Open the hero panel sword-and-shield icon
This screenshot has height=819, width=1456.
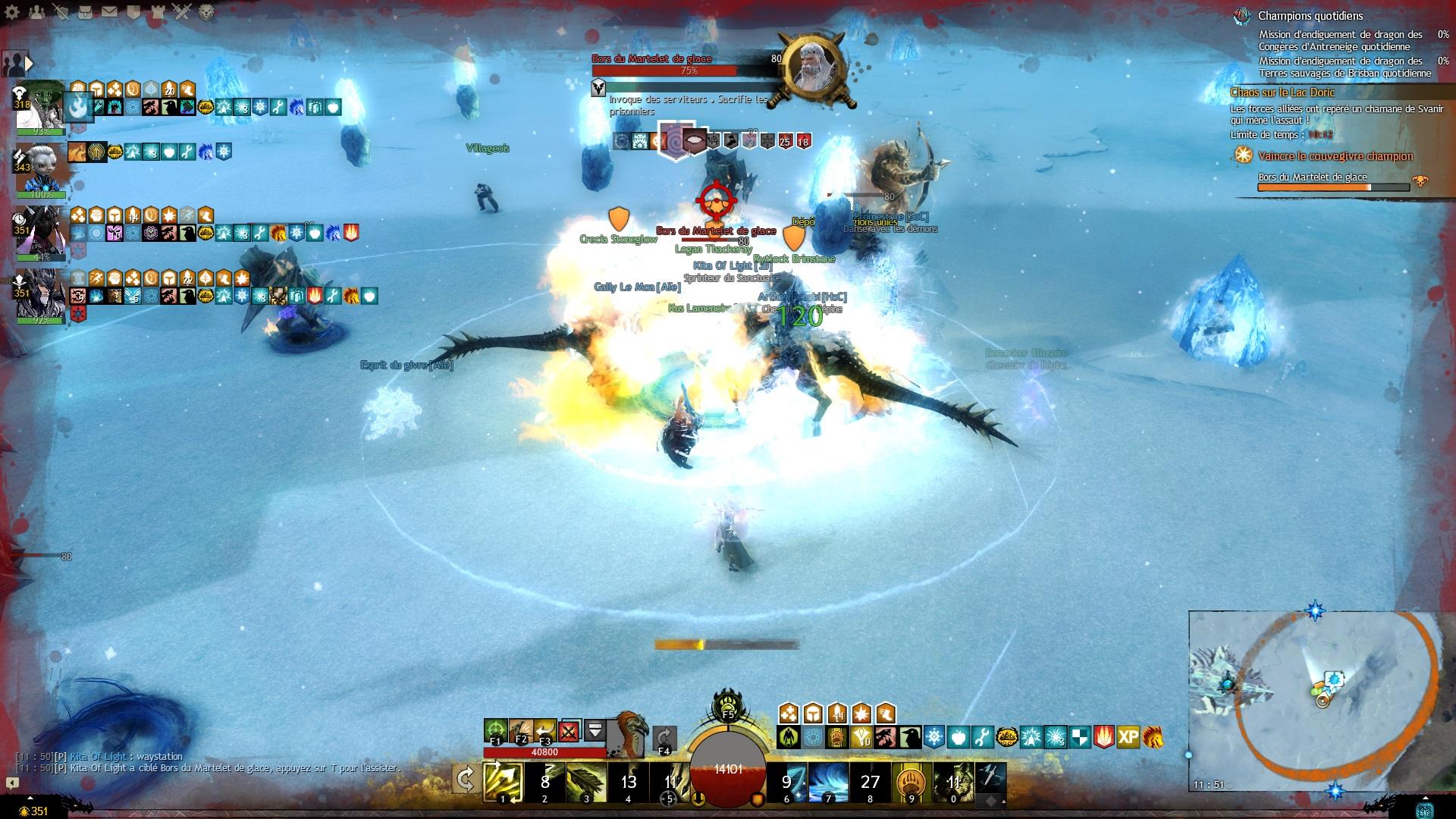pyautogui.click(x=61, y=12)
